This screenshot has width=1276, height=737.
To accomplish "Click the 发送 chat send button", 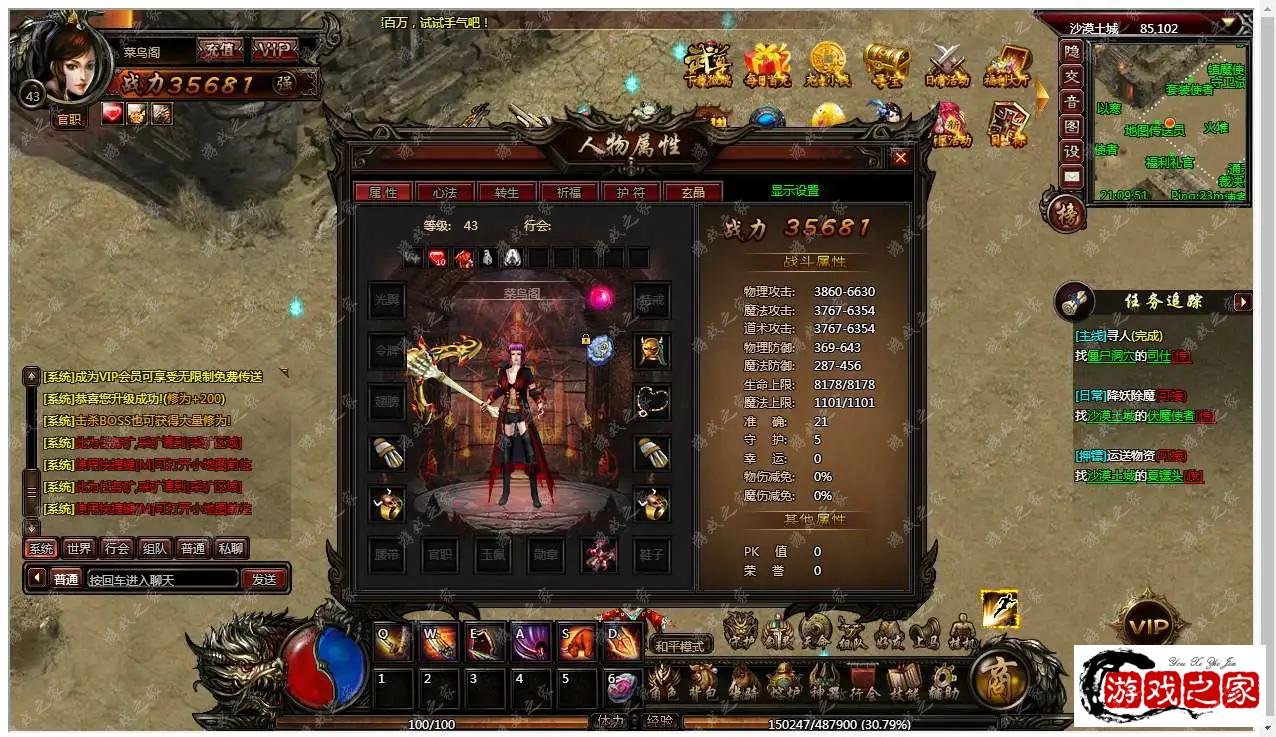I will [x=264, y=579].
